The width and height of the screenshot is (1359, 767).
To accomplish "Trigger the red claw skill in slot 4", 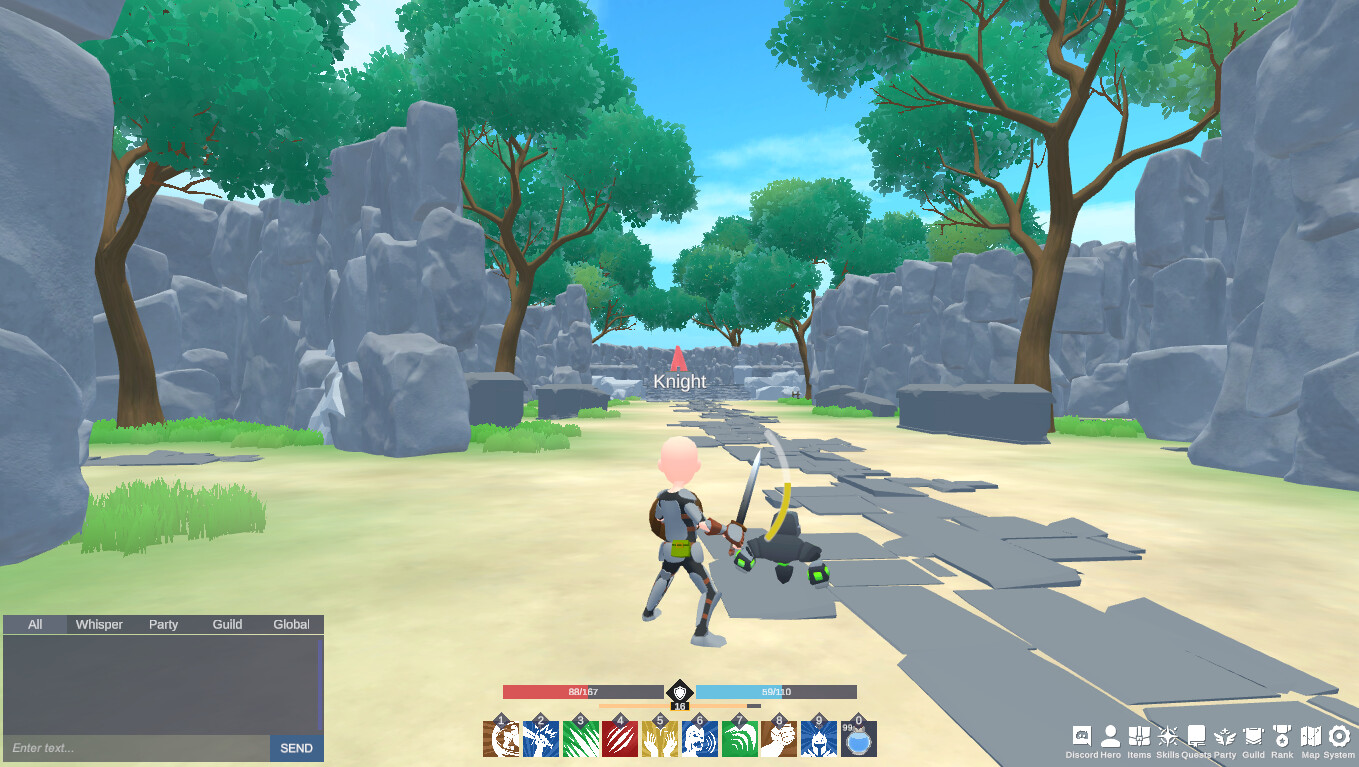I will point(621,737).
